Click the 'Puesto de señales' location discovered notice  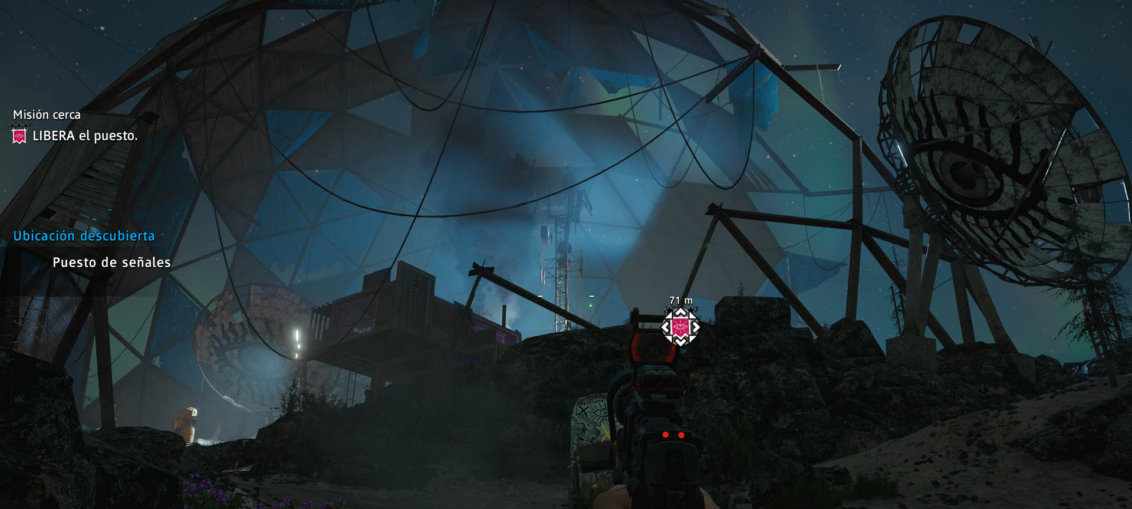[x=111, y=262]
